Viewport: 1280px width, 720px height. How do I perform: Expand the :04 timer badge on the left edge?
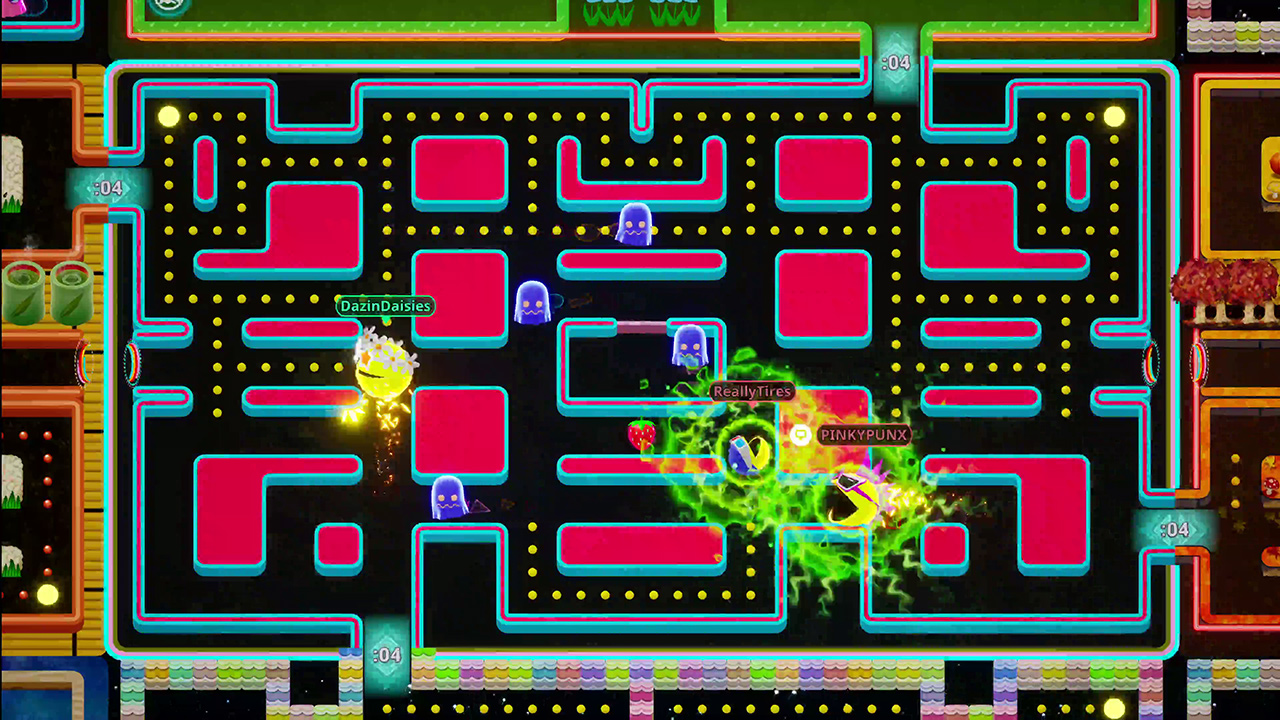pyautogui.click(x=110, y=186)
